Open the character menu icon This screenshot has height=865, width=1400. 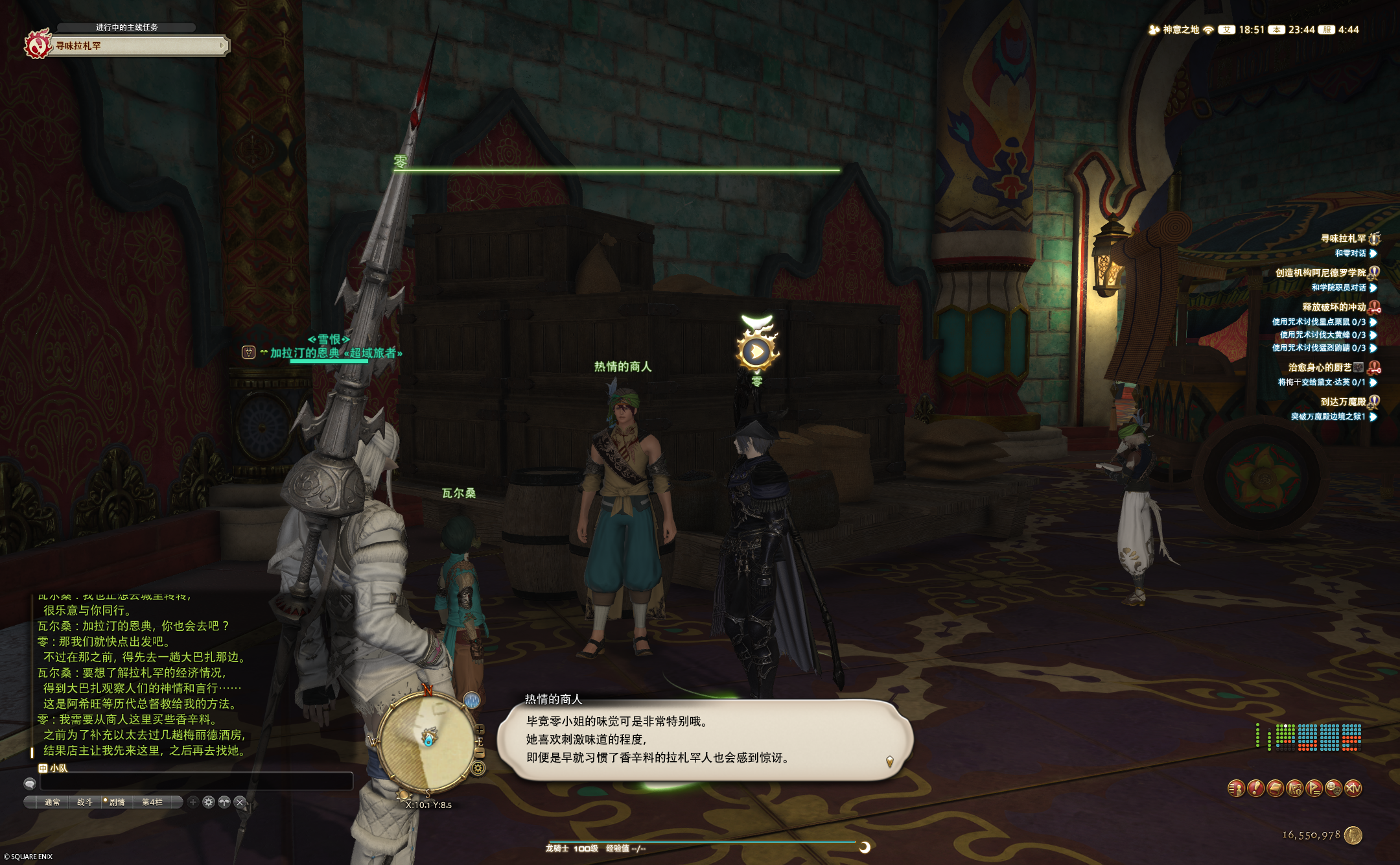click(x=1236, y=788)
